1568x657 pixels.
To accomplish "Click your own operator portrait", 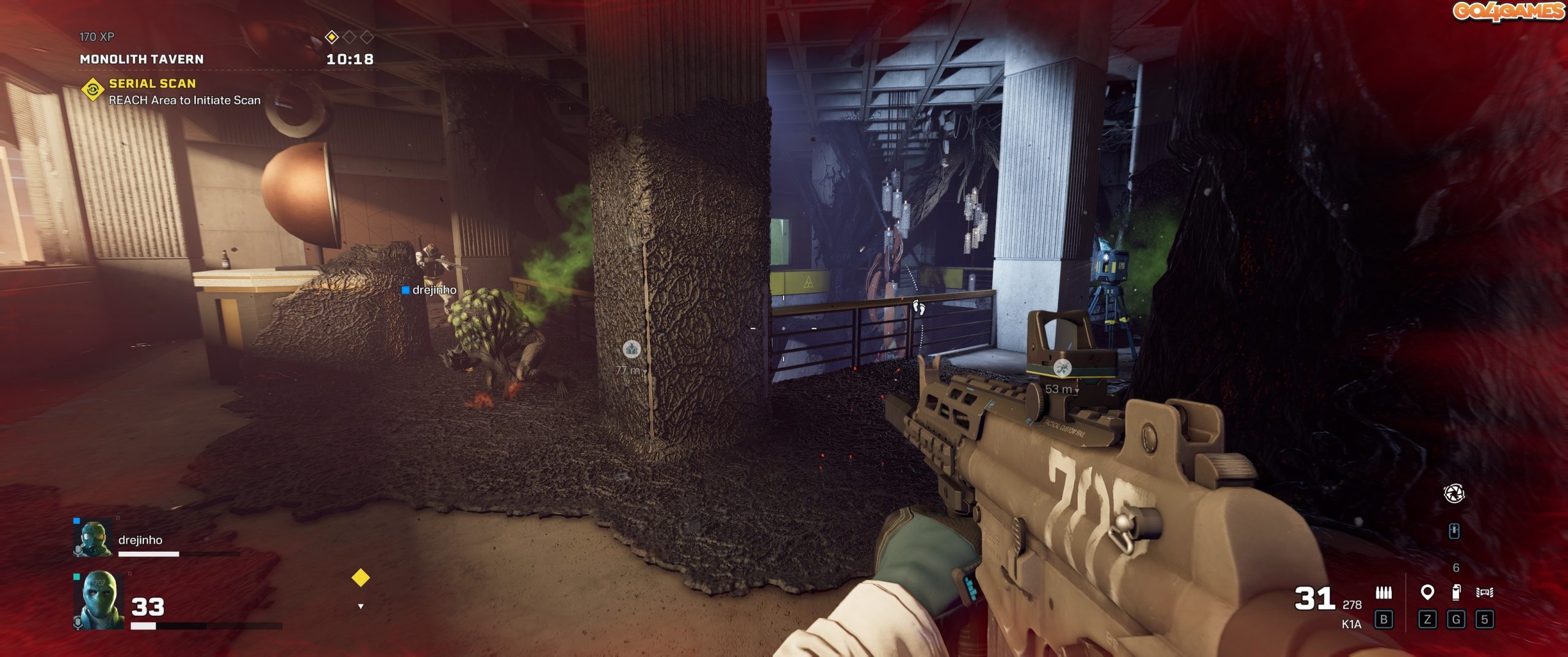I will click(98, 600).
